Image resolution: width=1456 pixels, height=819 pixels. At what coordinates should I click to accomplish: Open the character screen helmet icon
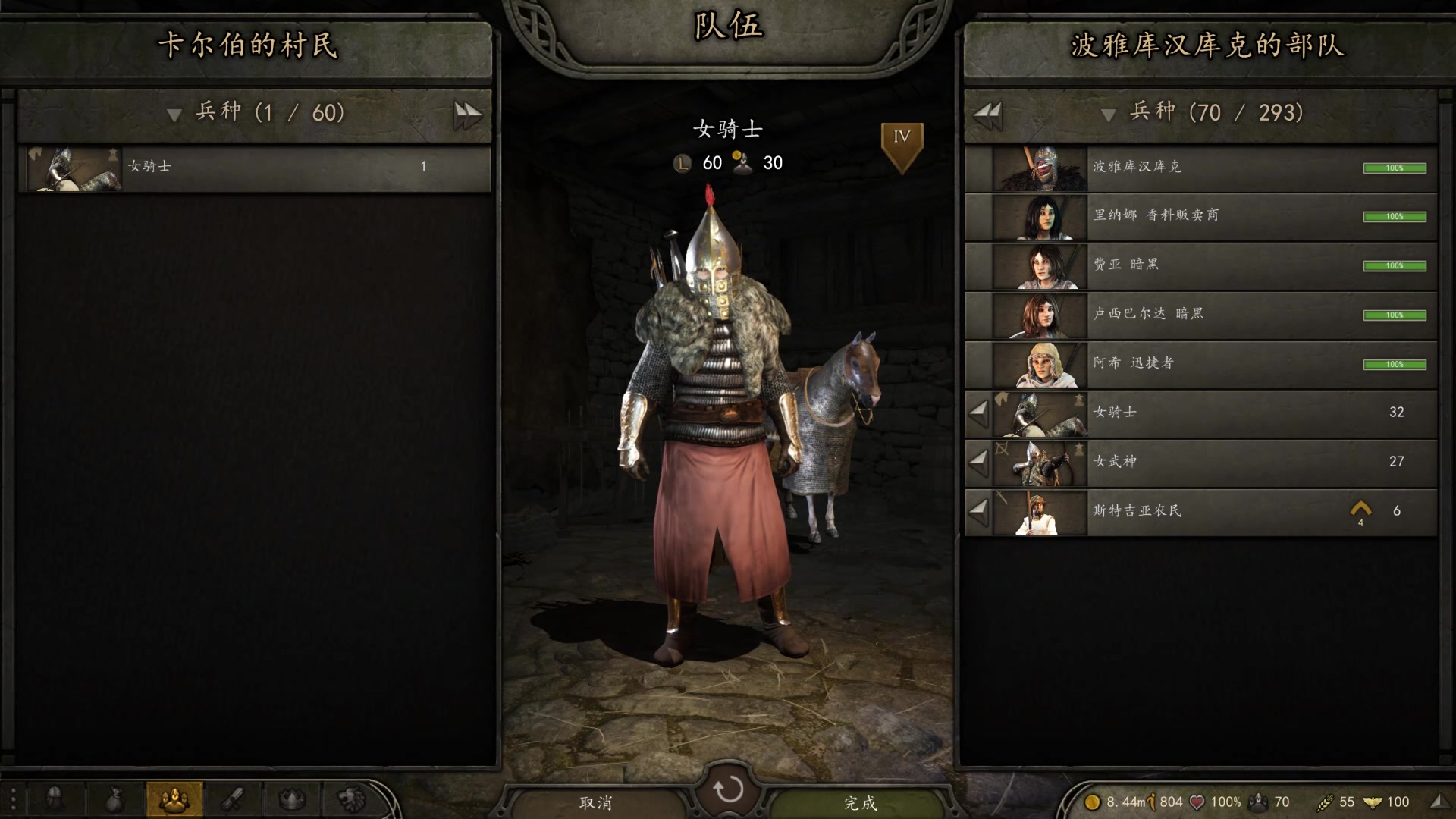coord(55,799)
